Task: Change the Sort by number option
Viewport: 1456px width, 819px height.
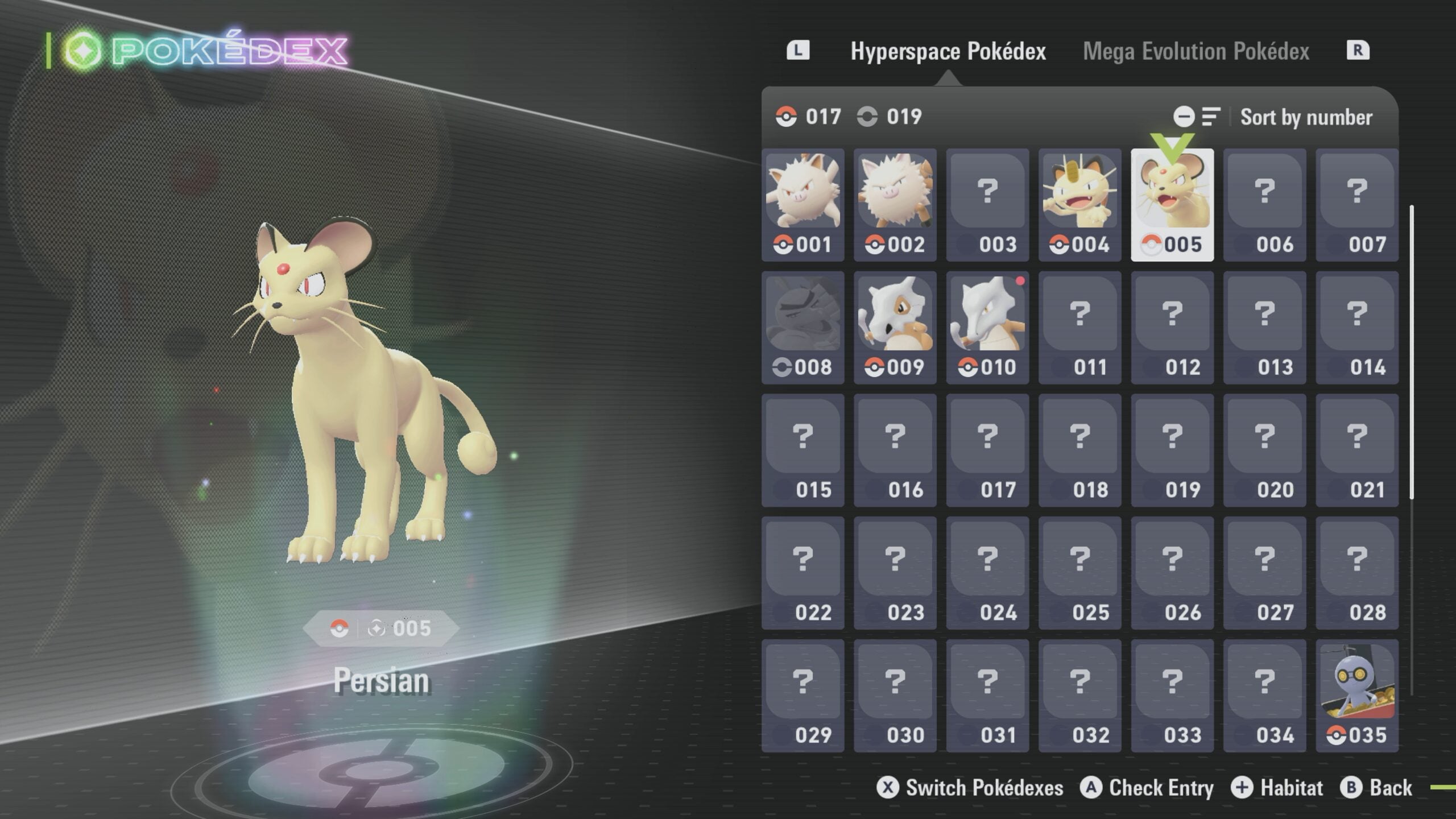Action: click(1305, 117)
